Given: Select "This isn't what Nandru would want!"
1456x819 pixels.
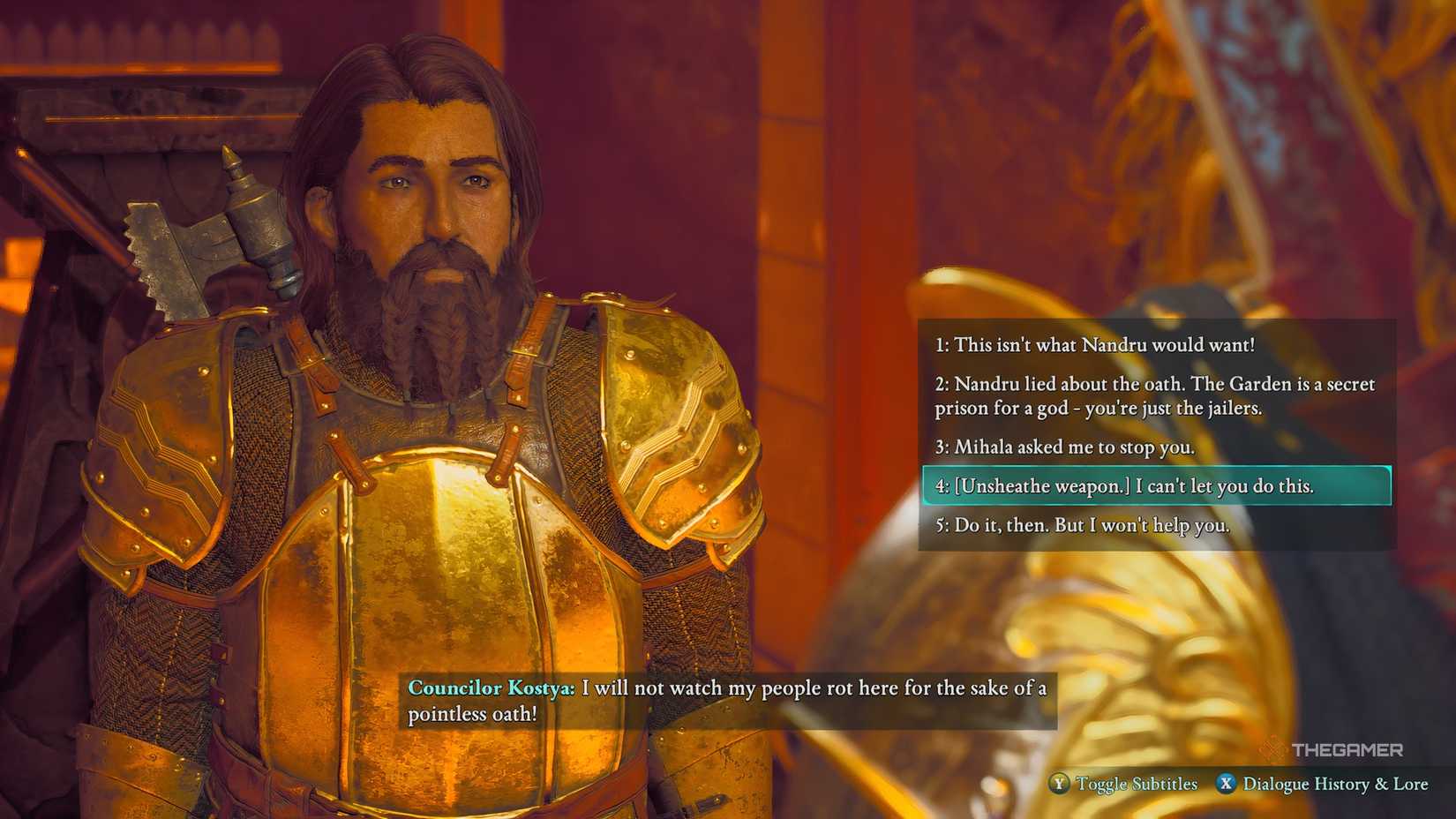Looking at the screenshot, I should click(x=1094, y=345).
